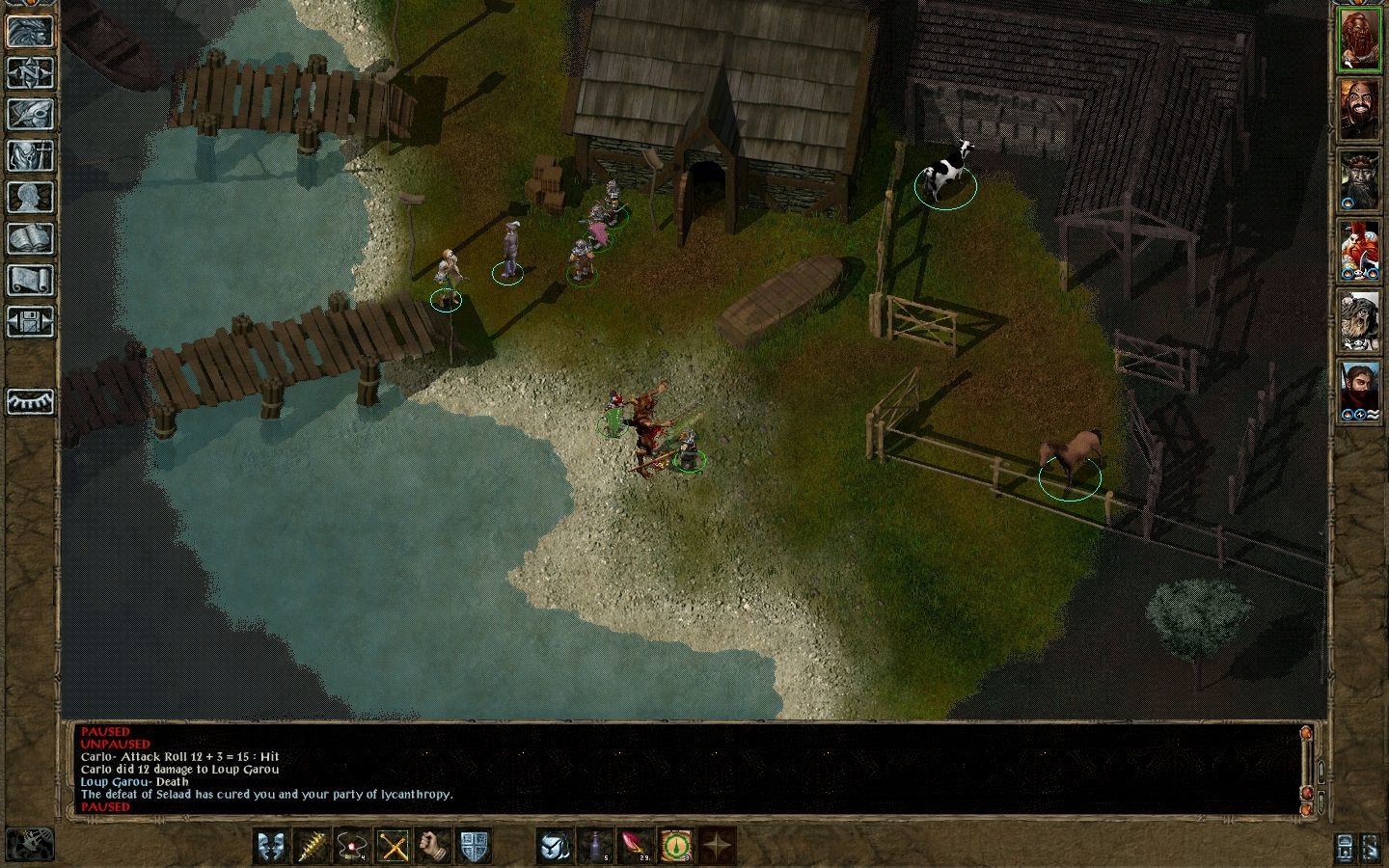Open the options floppy disk button

(30, 321)
